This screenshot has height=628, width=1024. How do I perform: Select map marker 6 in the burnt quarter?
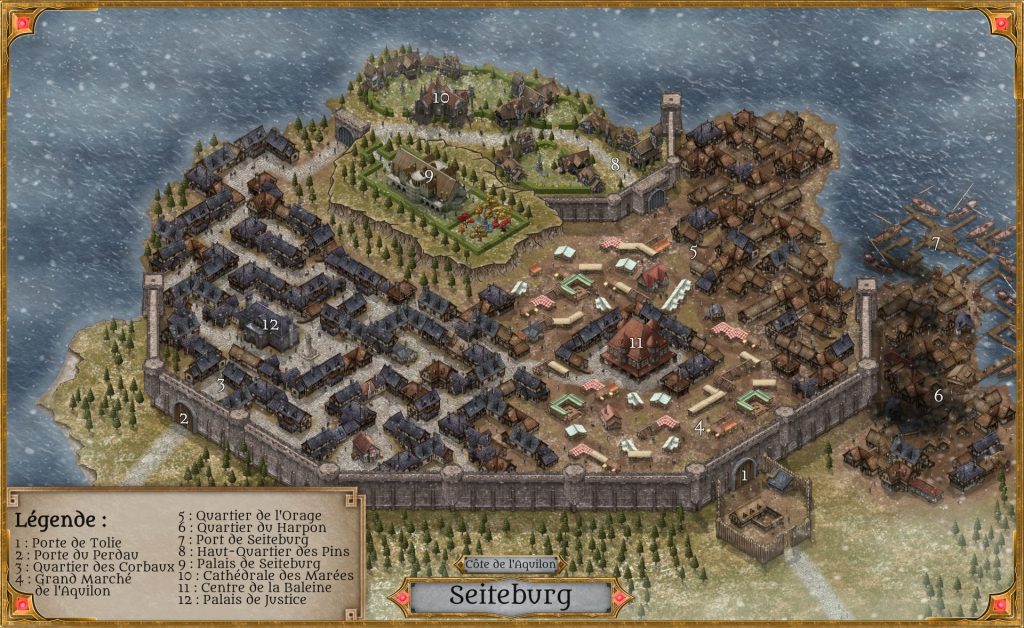(938, 395)
